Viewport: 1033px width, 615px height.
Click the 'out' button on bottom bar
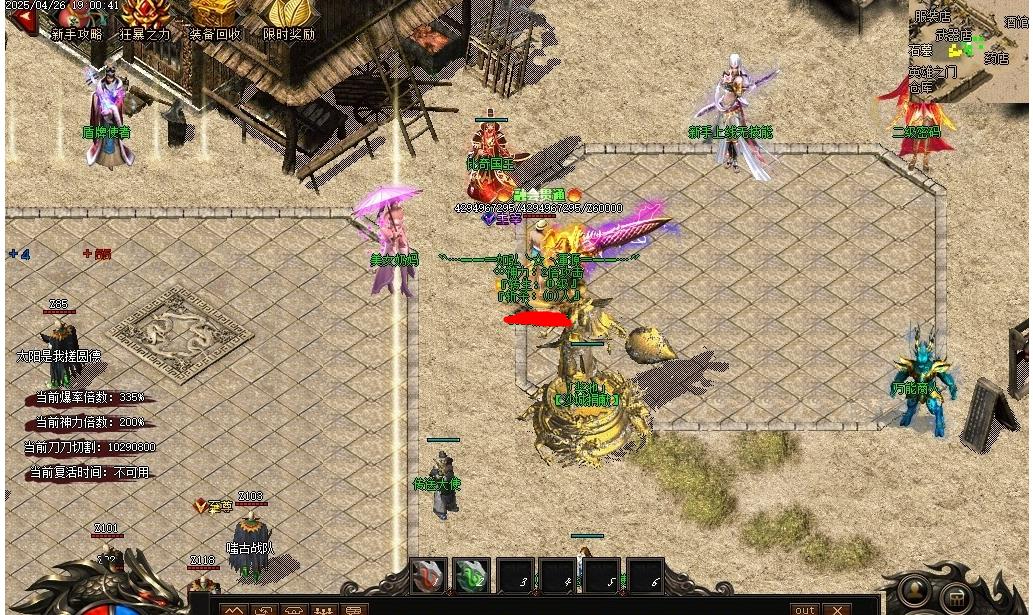pyautogui.click(x=804, y=609)
